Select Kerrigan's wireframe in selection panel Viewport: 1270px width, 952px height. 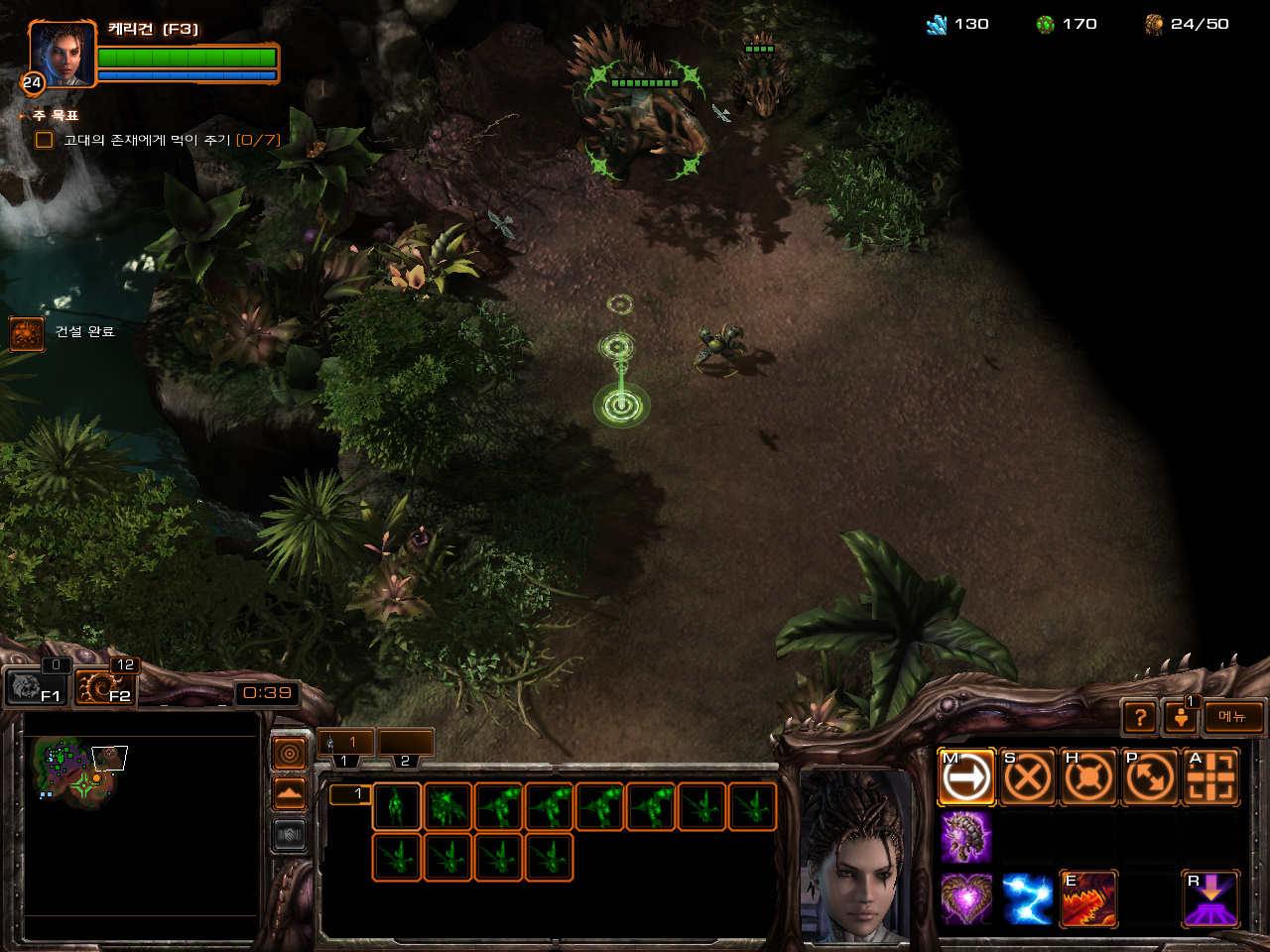coord(397,806)
